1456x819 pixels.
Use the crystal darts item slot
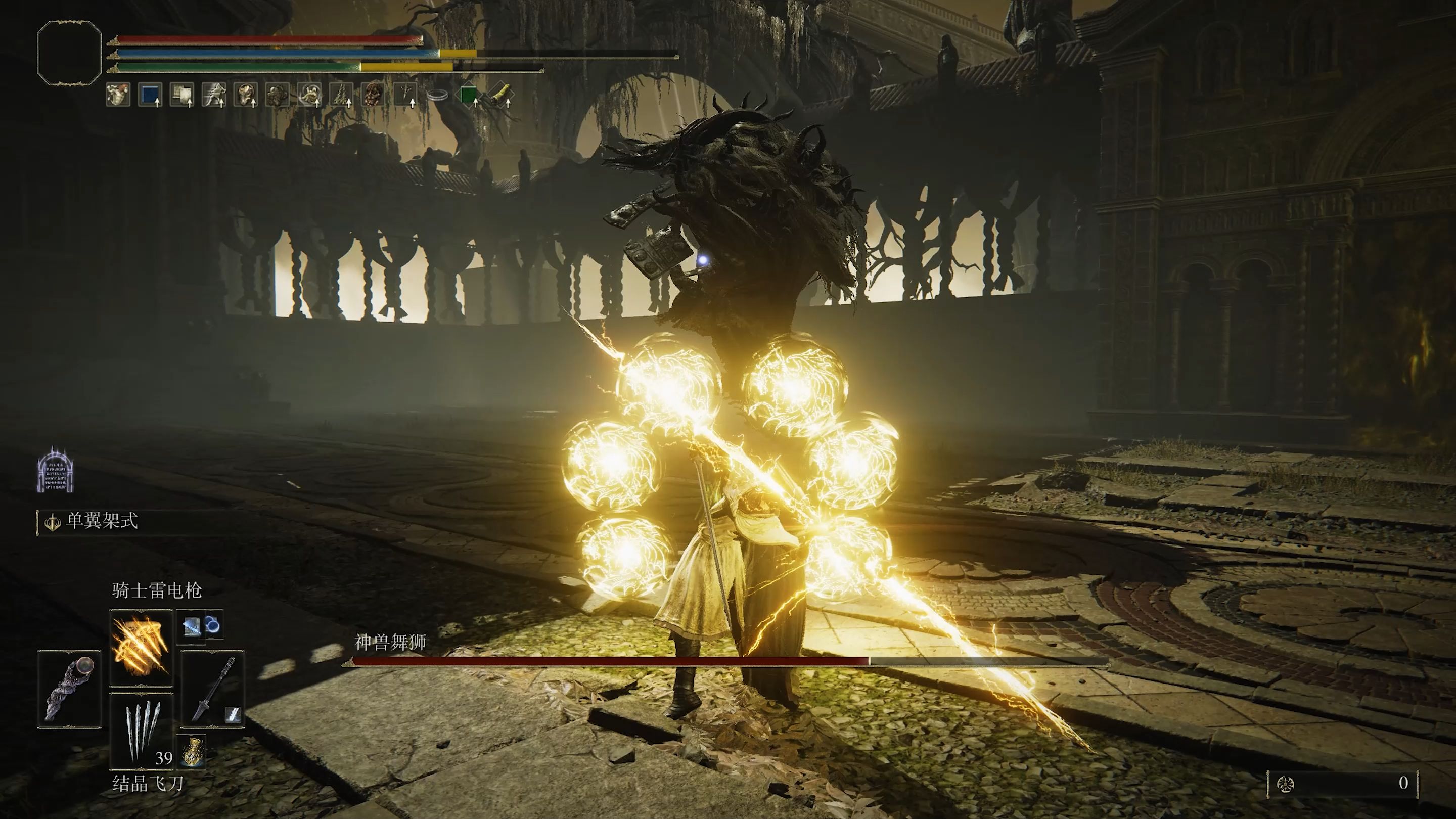[141, 732]
